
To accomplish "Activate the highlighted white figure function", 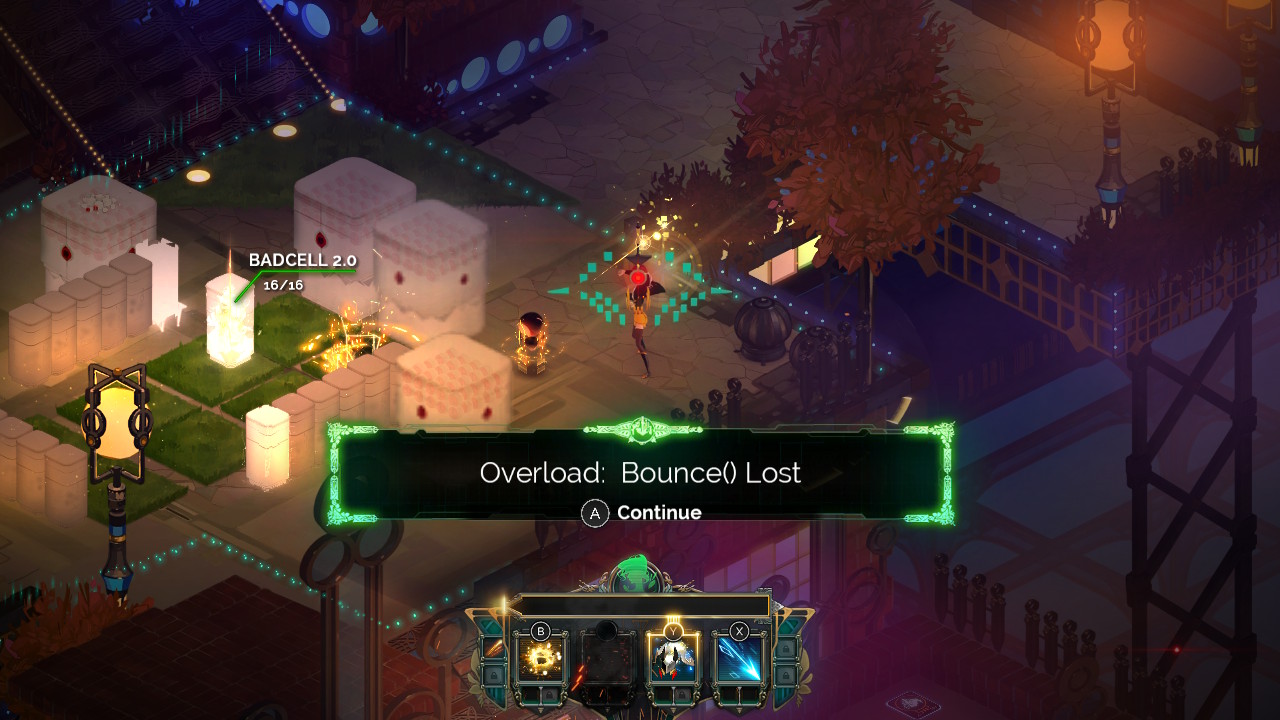I will [673, 659].
